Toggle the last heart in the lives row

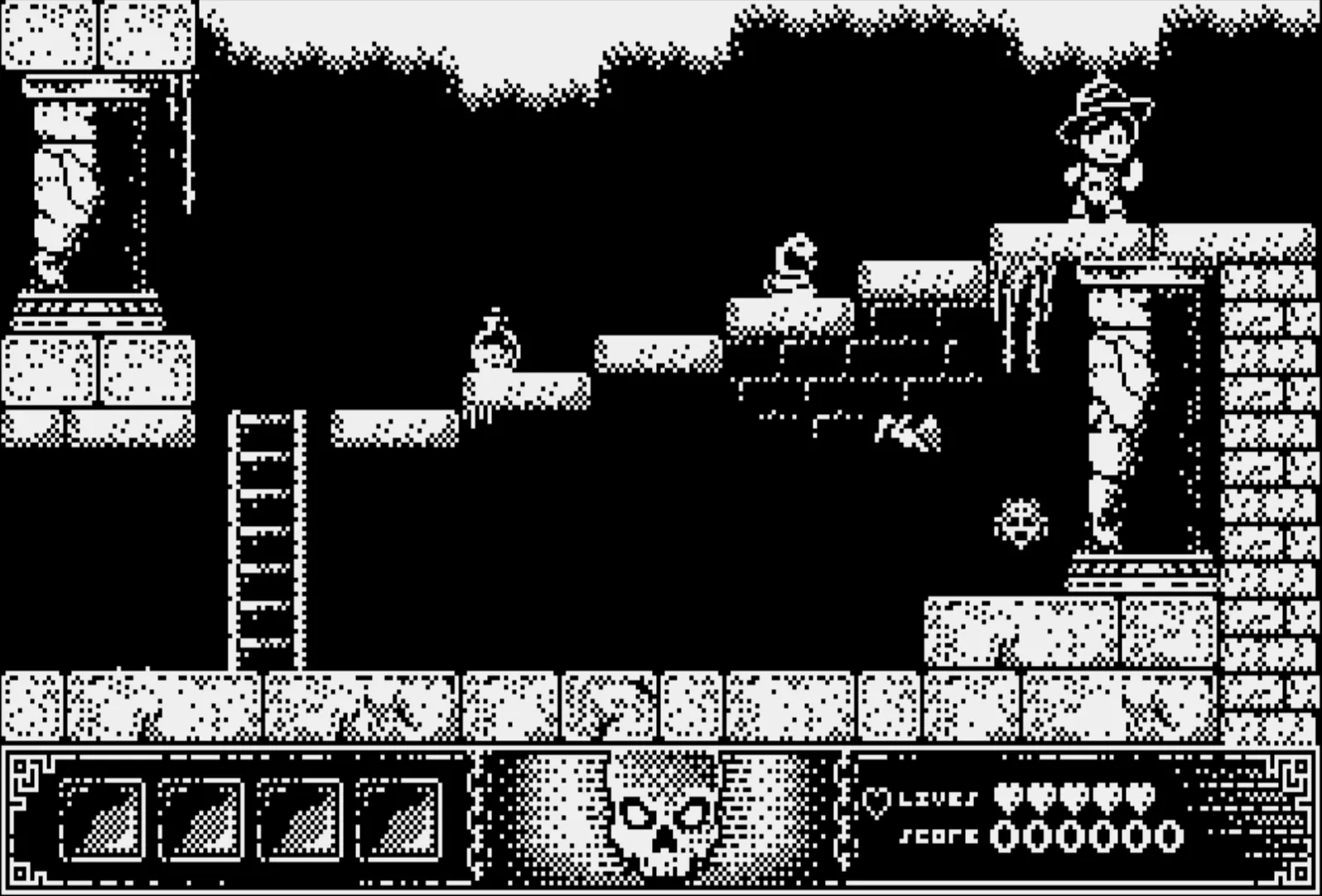[1143, 797]
